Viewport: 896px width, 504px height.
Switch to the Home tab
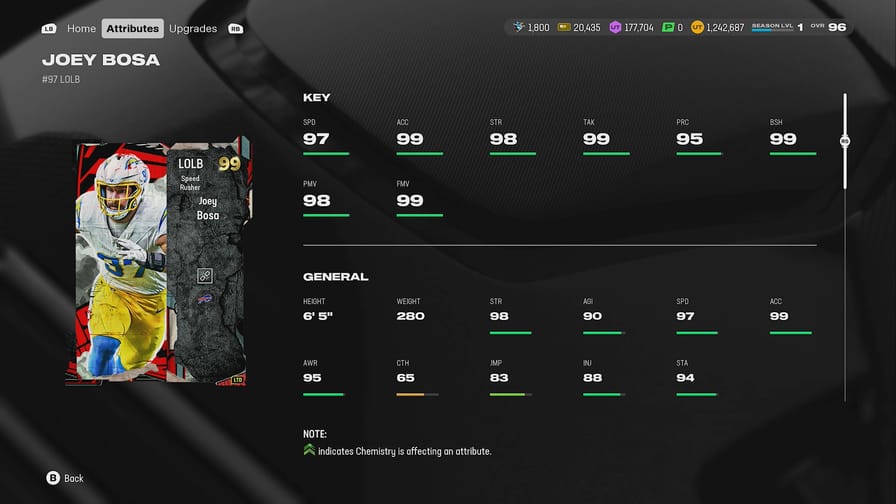(x=81, y=28)
